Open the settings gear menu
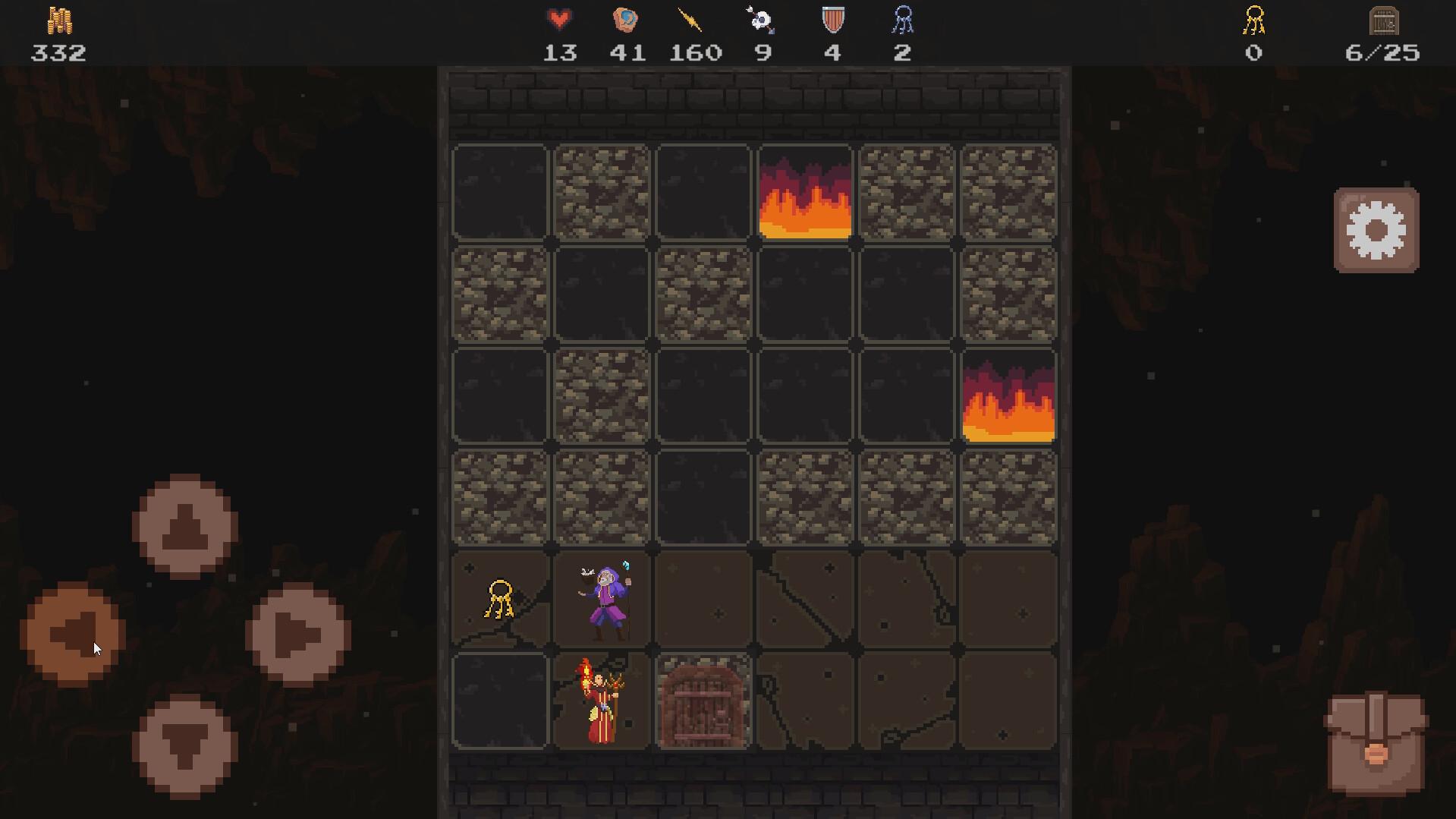The image size is (1456, 819). click(x=1376, y=230)
